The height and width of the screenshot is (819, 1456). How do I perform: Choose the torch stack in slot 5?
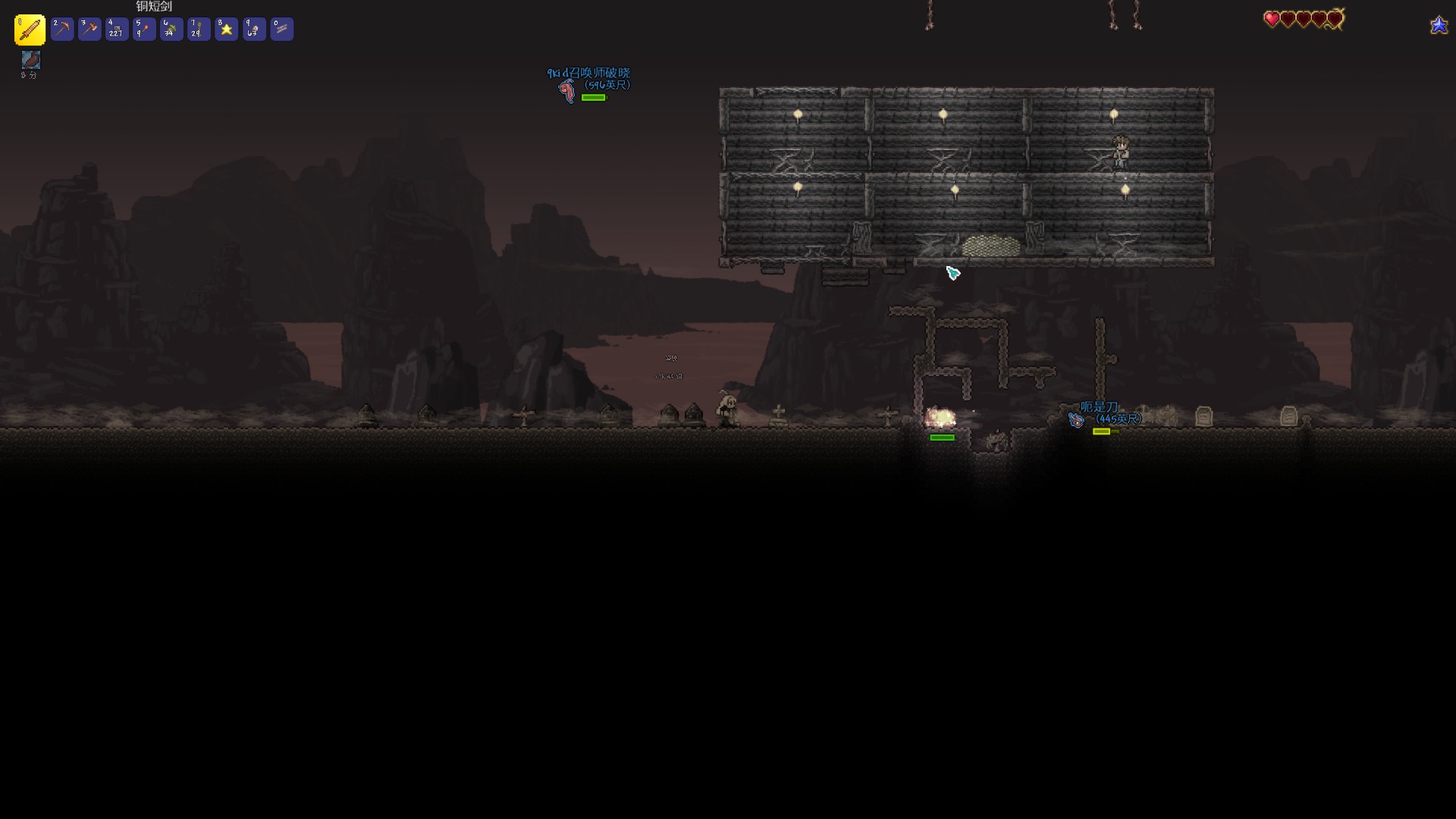[144, 30]
